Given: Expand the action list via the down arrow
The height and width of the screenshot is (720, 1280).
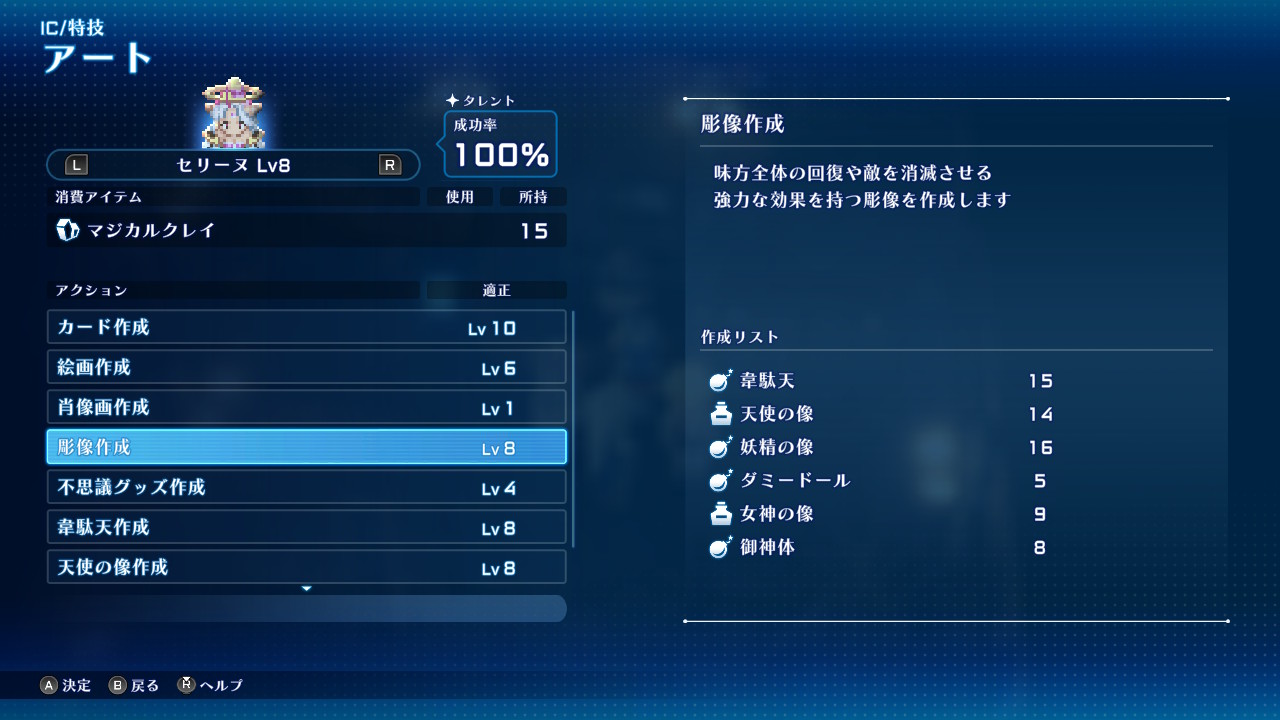Looking at the screenshot, I should click(306, 588).
